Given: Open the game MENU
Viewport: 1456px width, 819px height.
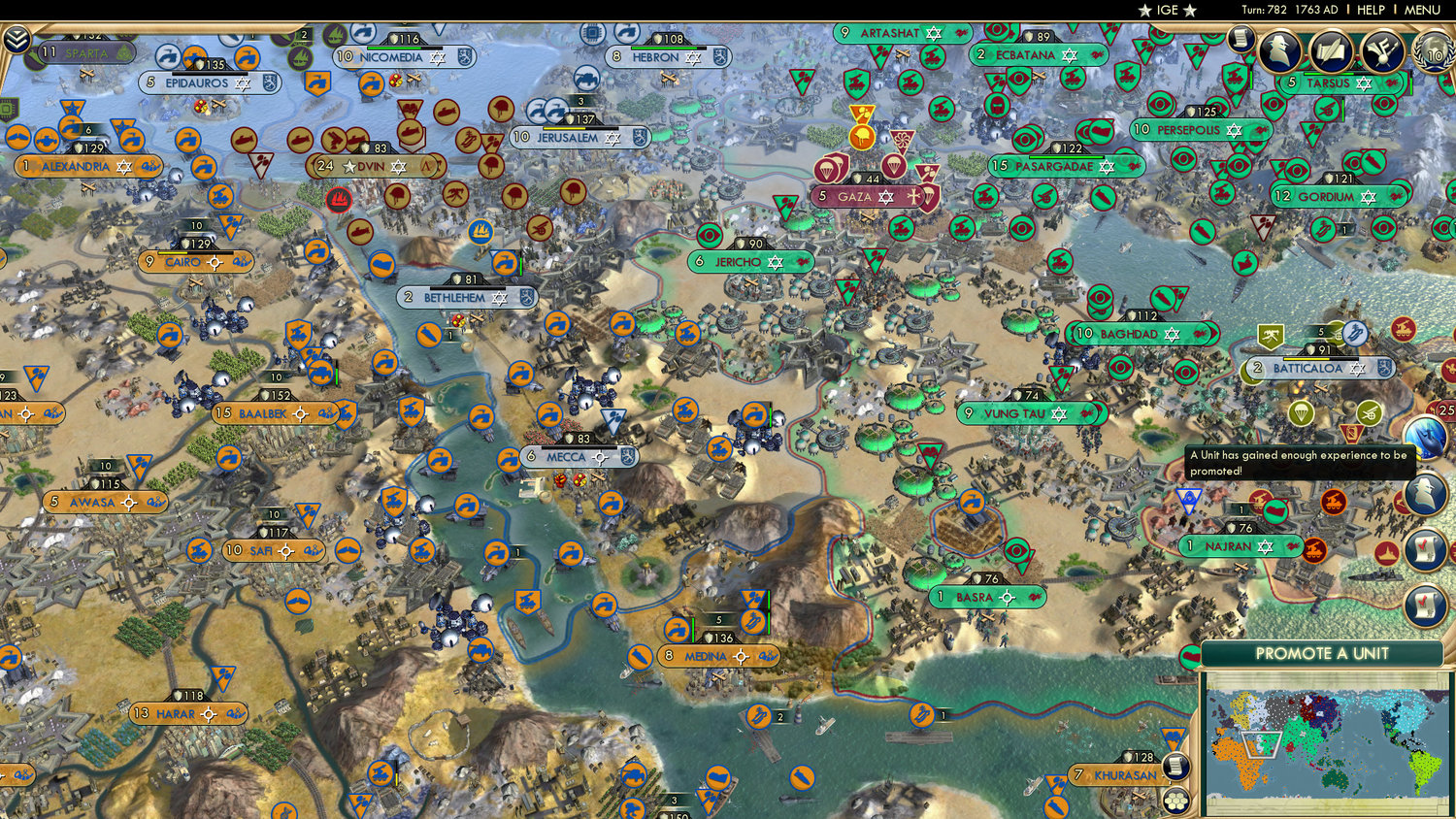Looking at the screenshot, I should click(1421, 10).
